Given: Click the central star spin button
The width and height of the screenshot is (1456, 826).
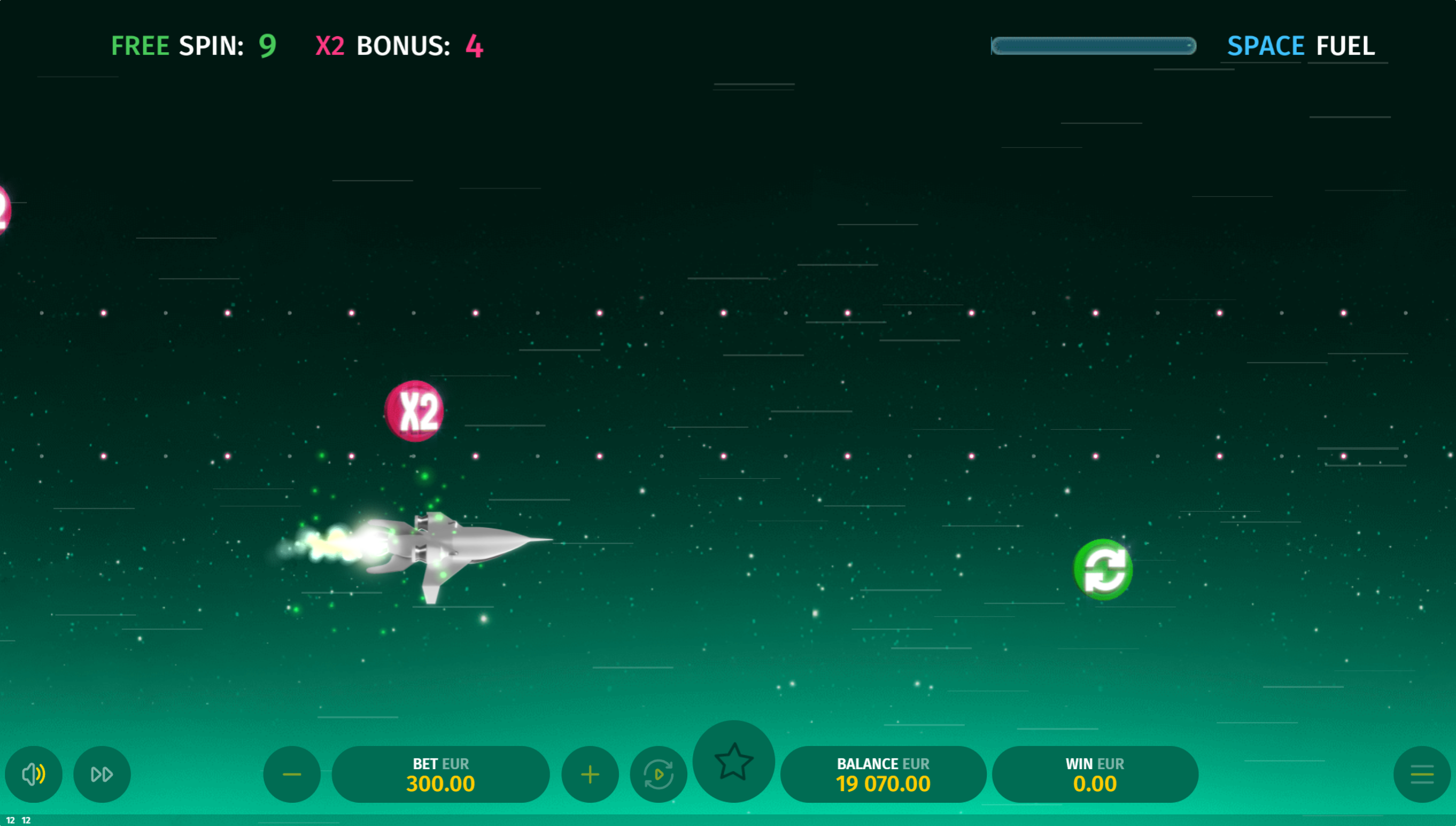Looking at the screenshot, I should (734, 761).
